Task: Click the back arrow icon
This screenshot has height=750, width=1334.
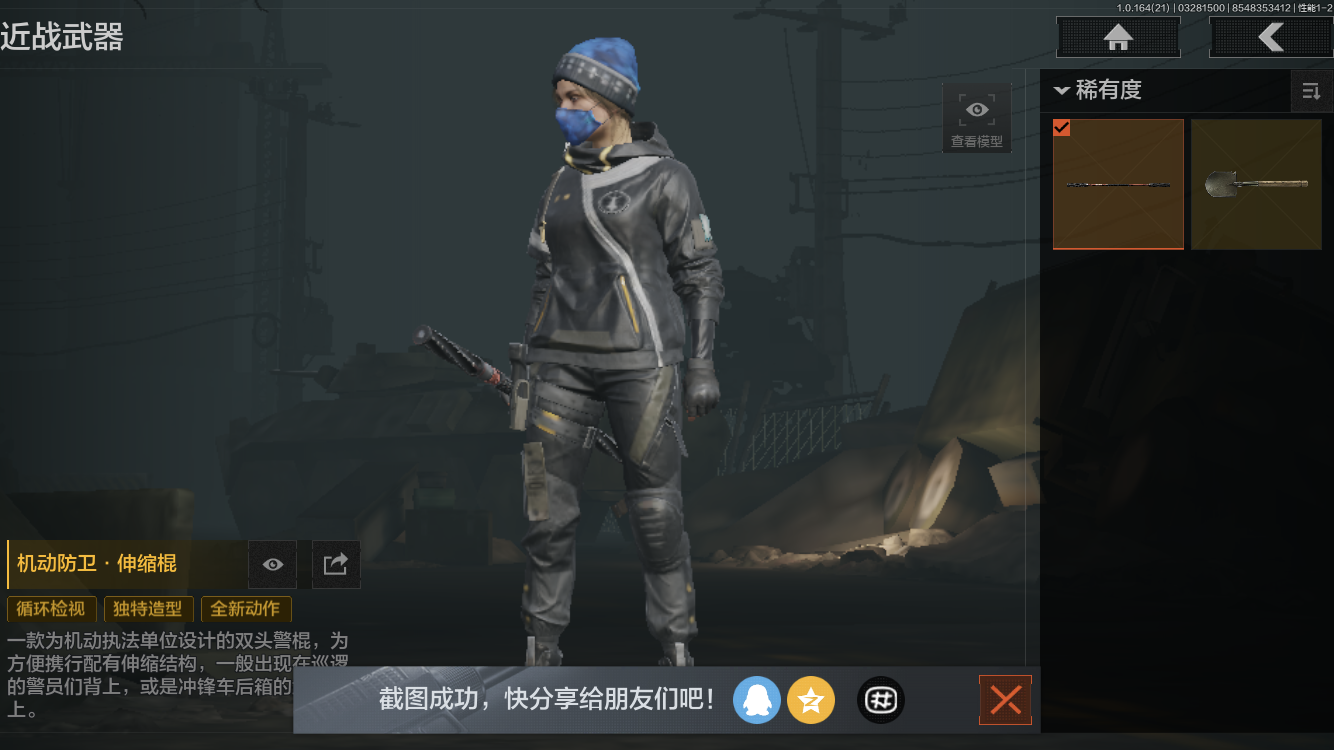Action: coord(1272,37)
